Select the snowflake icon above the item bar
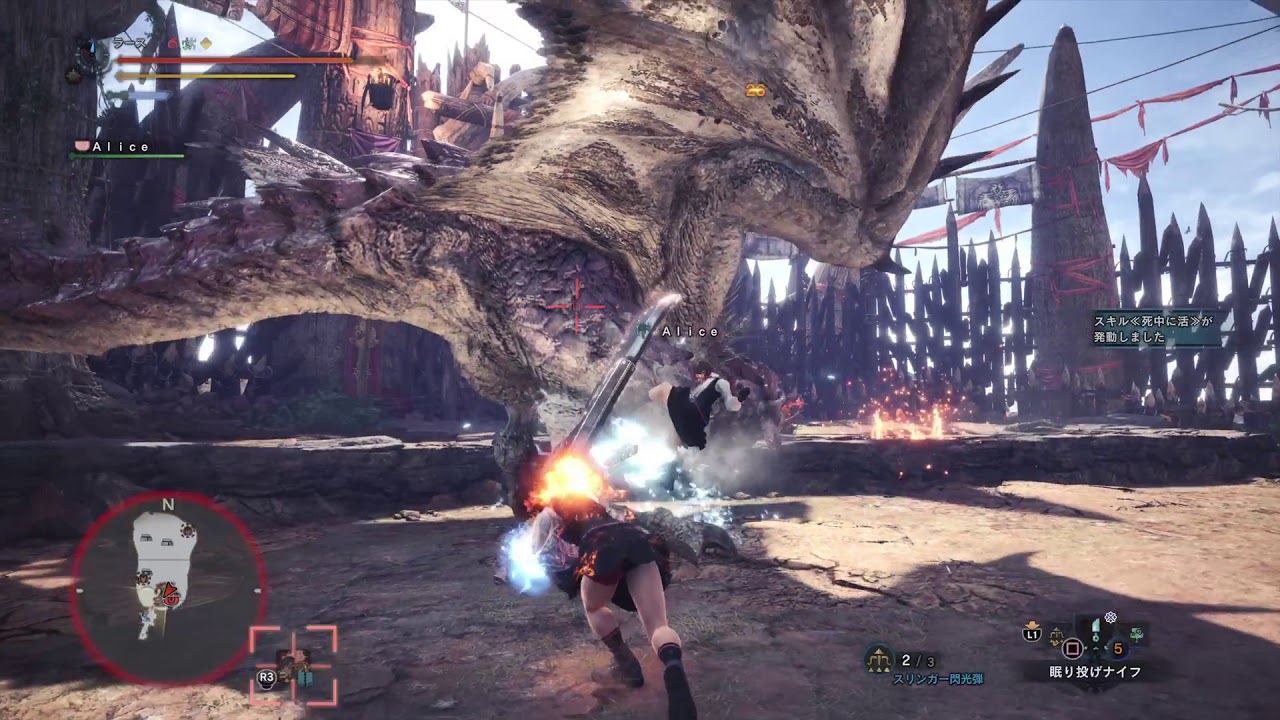1280x720 pixels. tap(1109, 618)
